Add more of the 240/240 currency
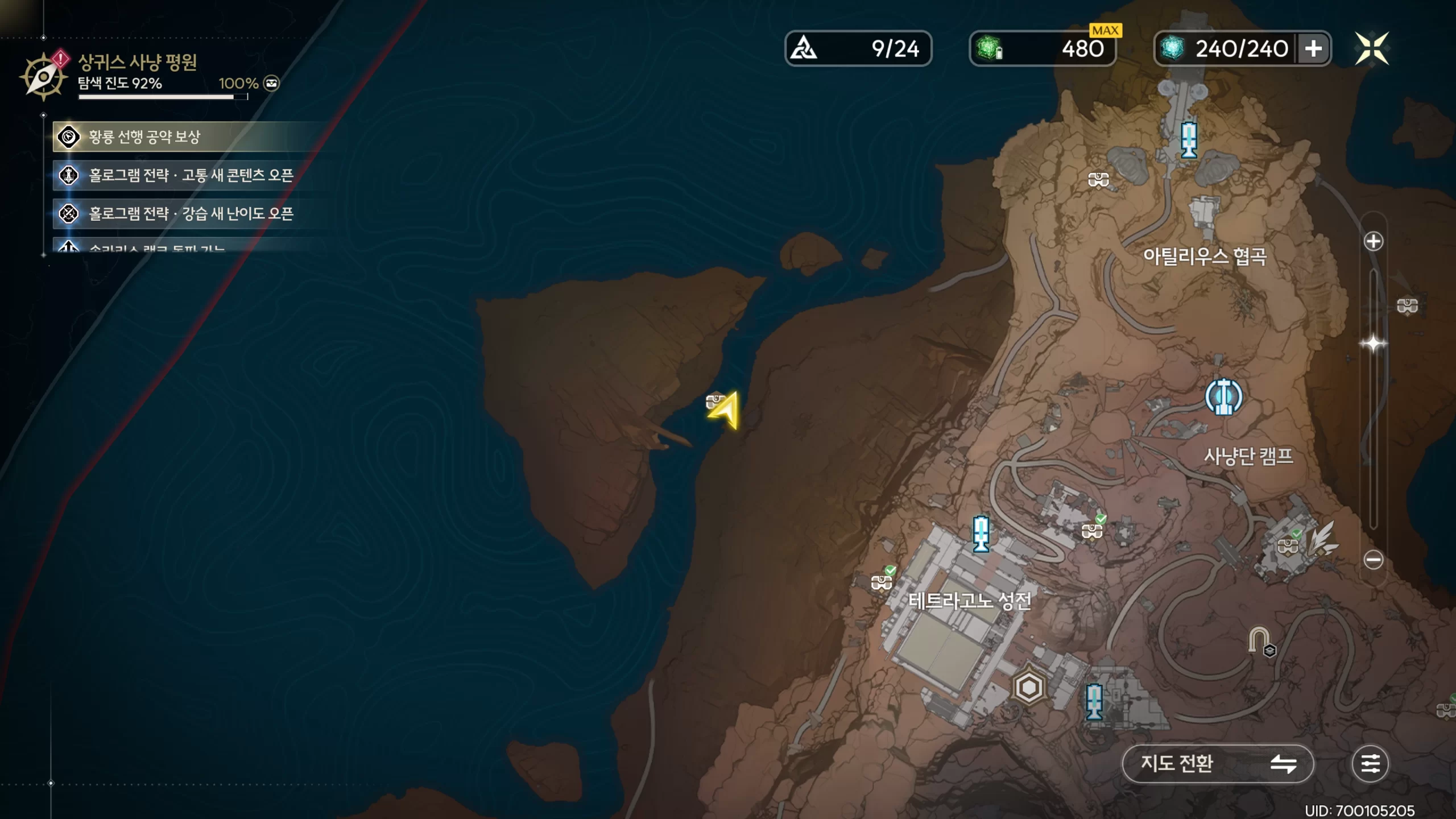 pos(1313,49)
